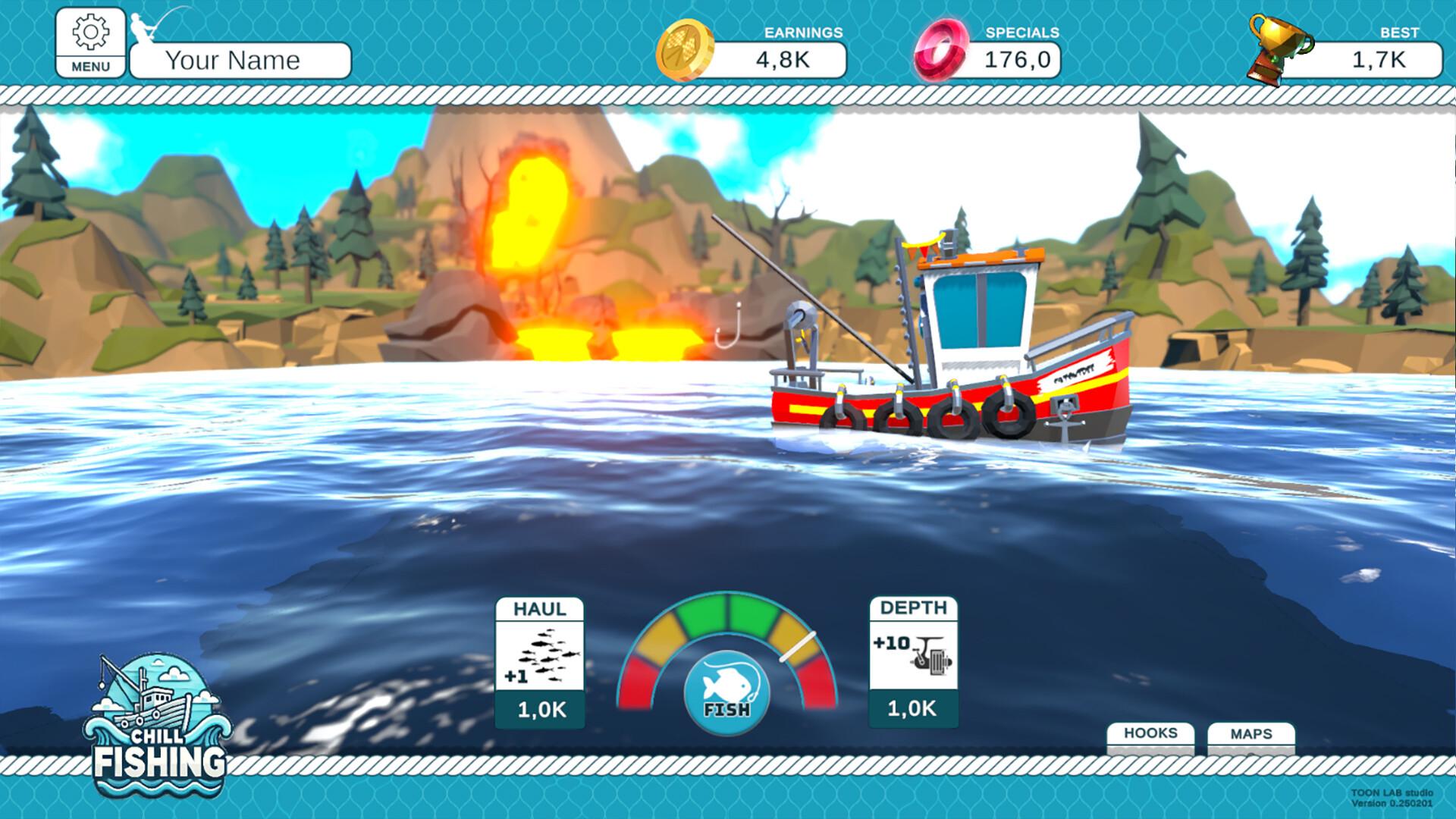The height and width of the screenshot is (819, 1456).
Task: Click the golden Earnings coin icon
Action: tap(686, 47)
